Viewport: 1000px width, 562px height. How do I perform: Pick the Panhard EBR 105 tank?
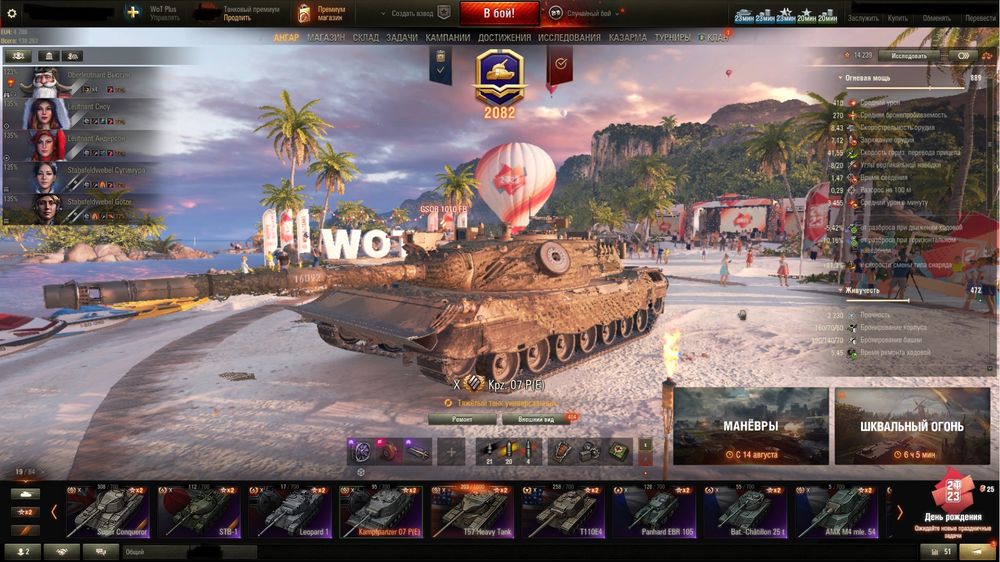656,512
